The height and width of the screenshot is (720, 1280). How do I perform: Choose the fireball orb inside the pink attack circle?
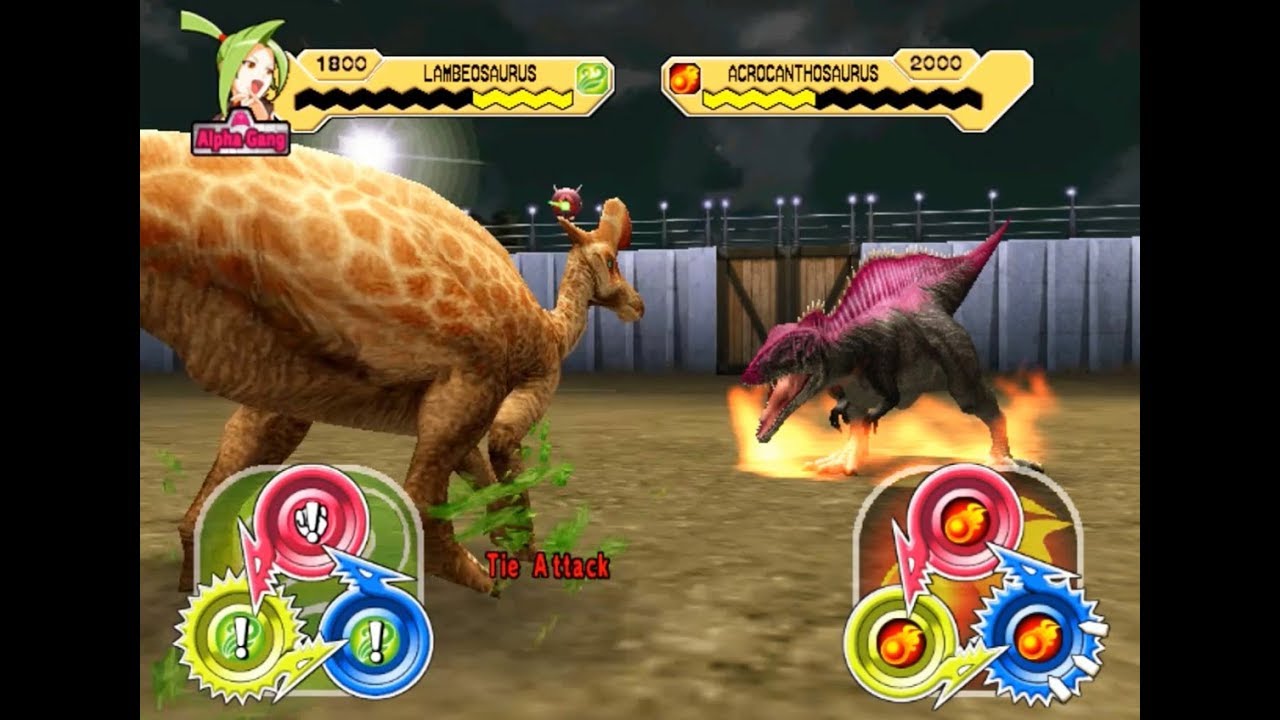pyautogui.click(x=963, y=522)
